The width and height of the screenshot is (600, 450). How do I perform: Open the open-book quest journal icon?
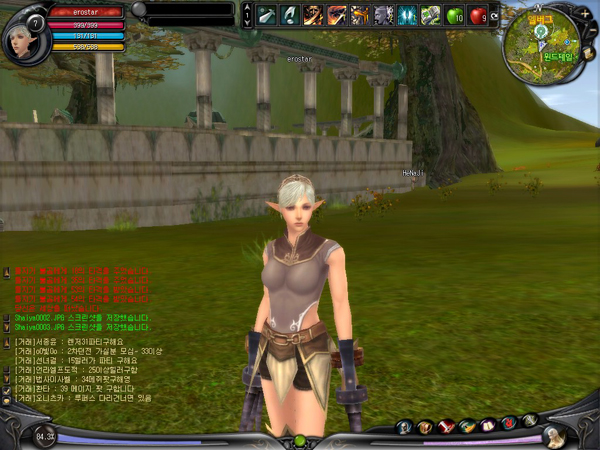pyautogui.click(x=488, y=427)
